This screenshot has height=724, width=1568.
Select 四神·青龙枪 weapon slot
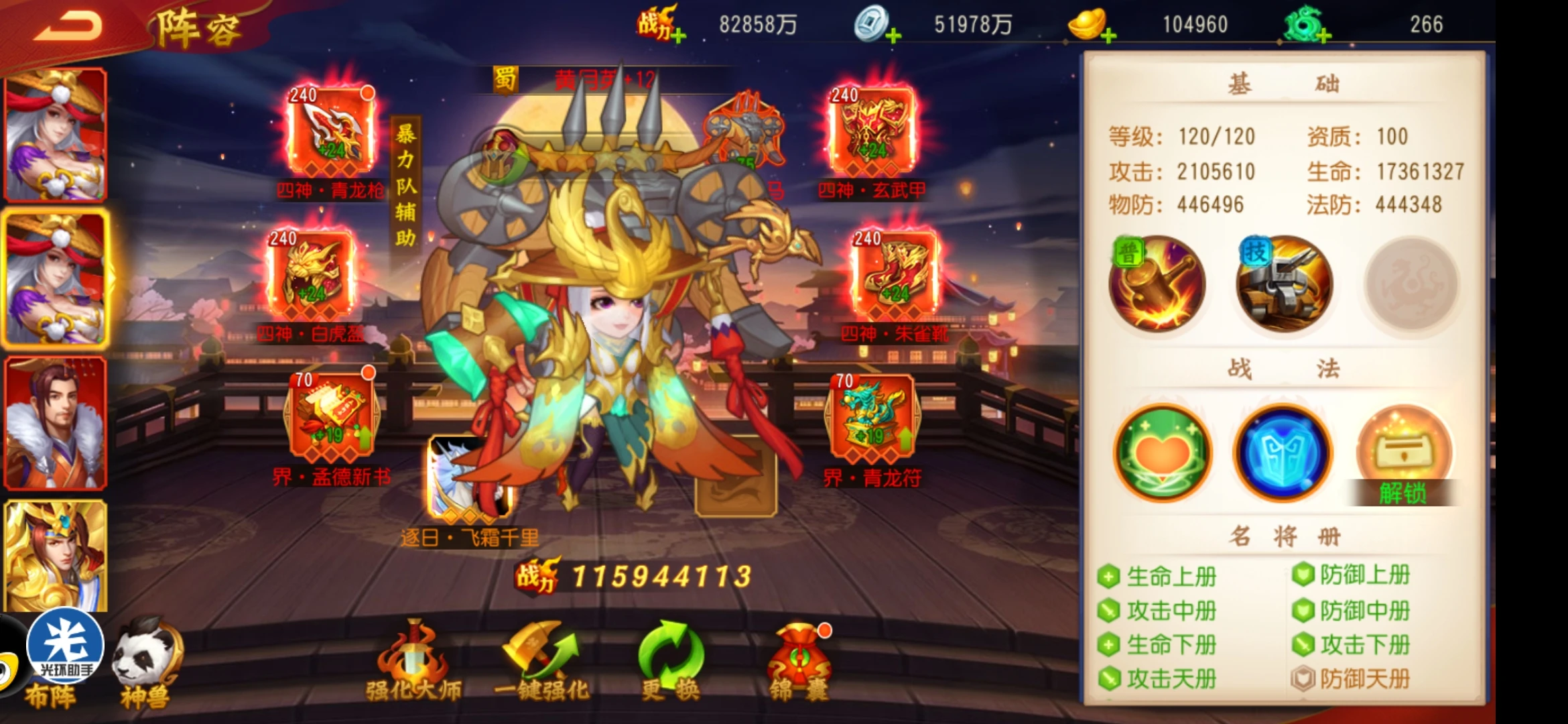[330, 131]
